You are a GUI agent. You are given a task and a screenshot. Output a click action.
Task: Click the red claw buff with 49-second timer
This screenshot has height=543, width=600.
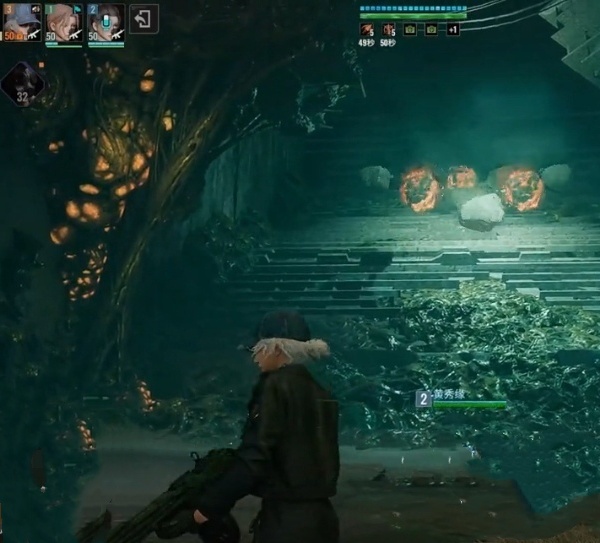367,30
